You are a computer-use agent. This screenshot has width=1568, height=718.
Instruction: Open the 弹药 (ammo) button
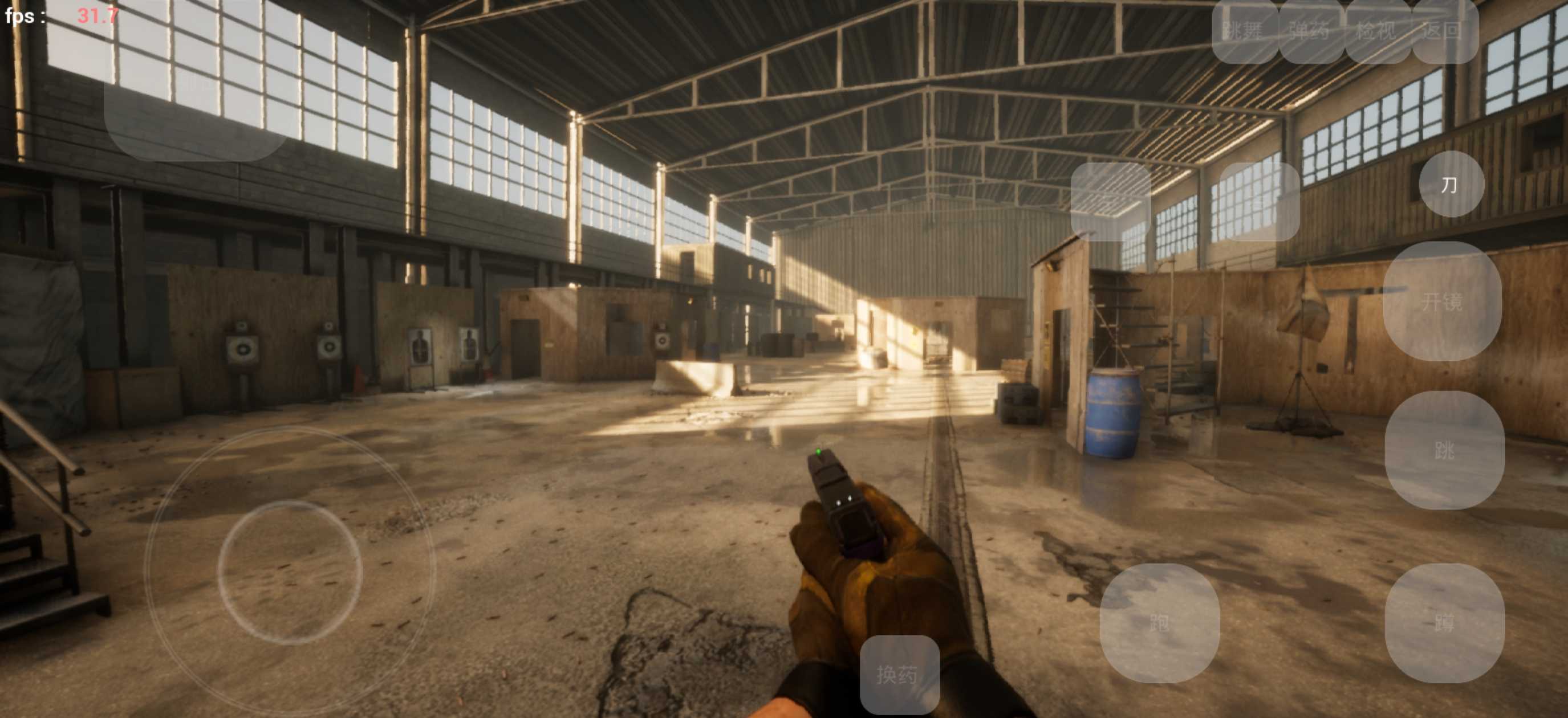click(1310, 30)
